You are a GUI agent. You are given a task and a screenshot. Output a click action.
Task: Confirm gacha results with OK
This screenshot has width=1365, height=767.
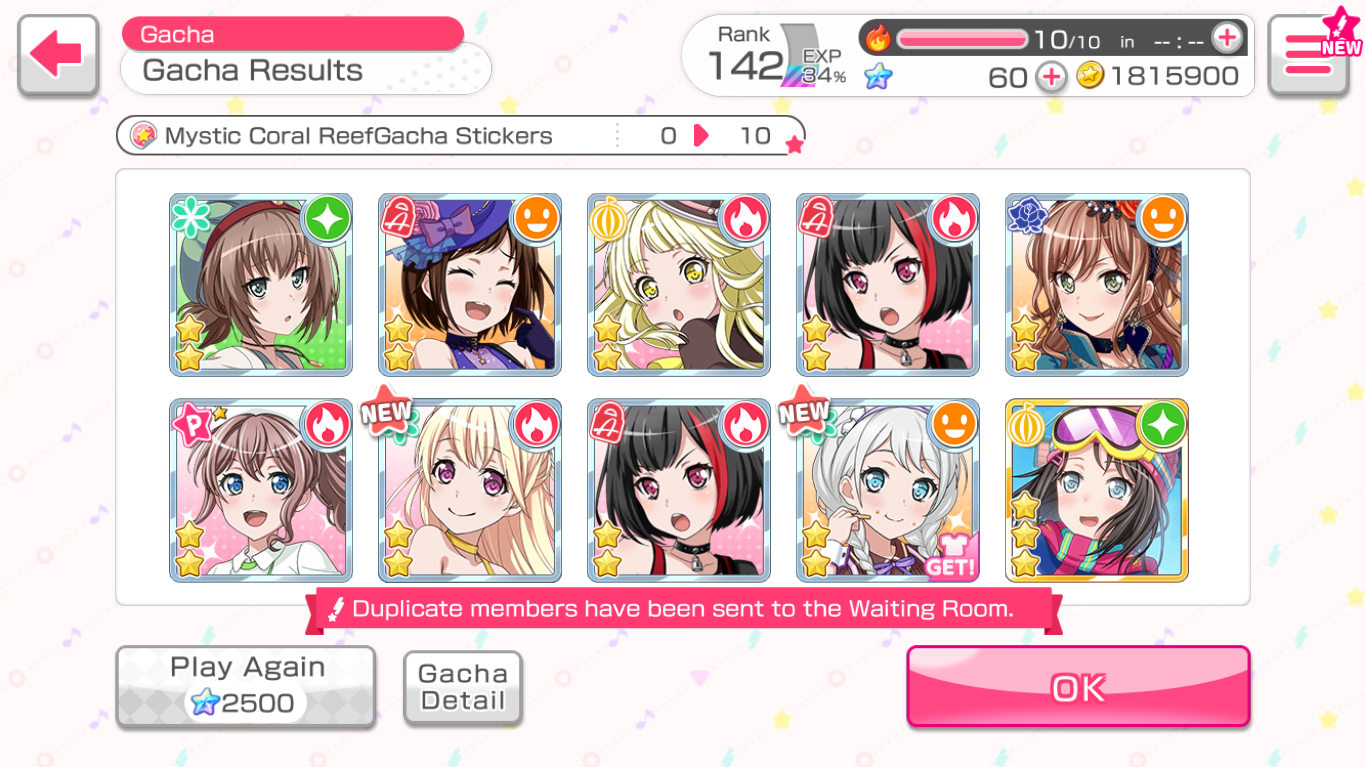click(1078, 686)
